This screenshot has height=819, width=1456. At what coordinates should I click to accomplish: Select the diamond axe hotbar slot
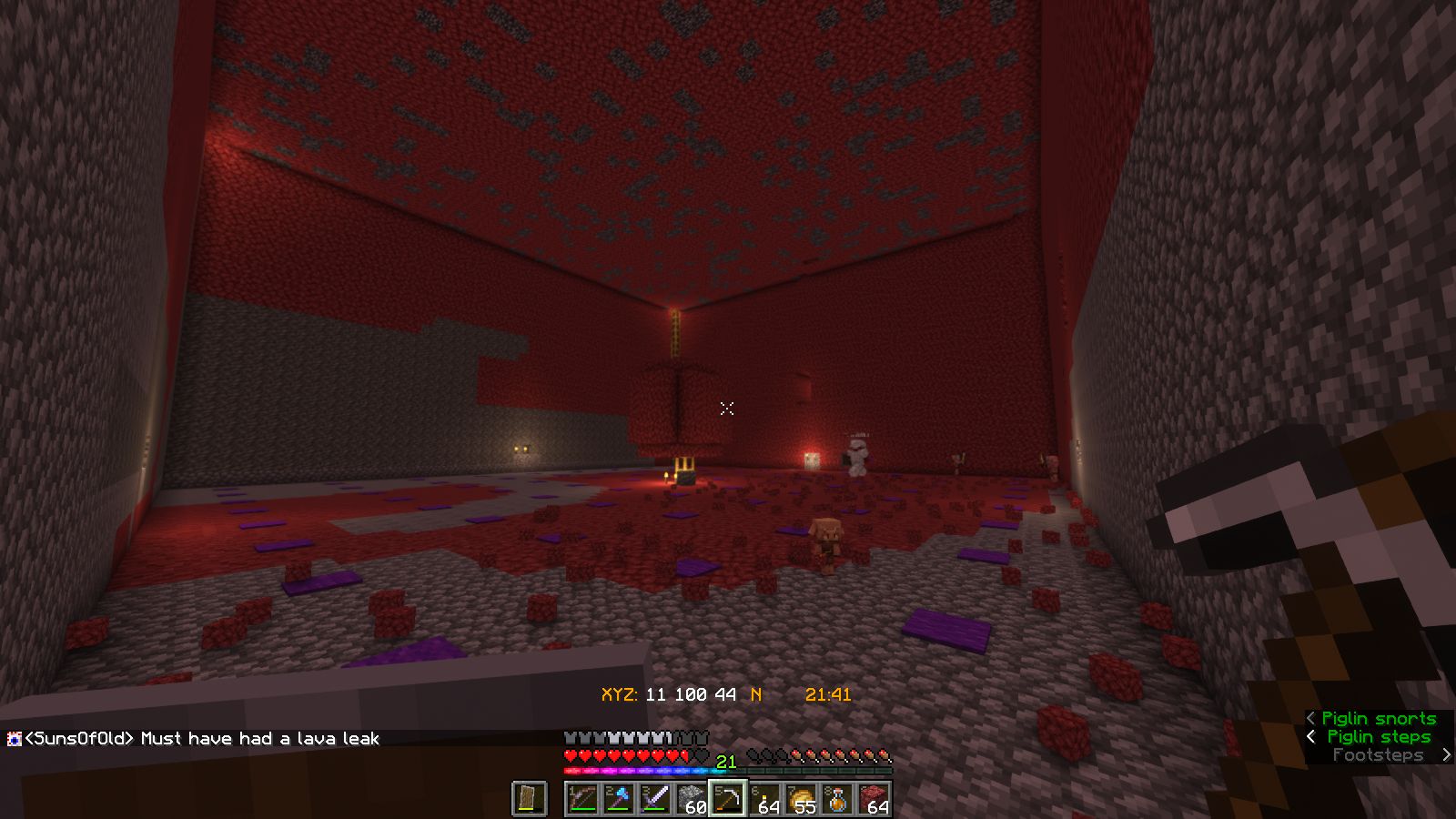point(619,799)
